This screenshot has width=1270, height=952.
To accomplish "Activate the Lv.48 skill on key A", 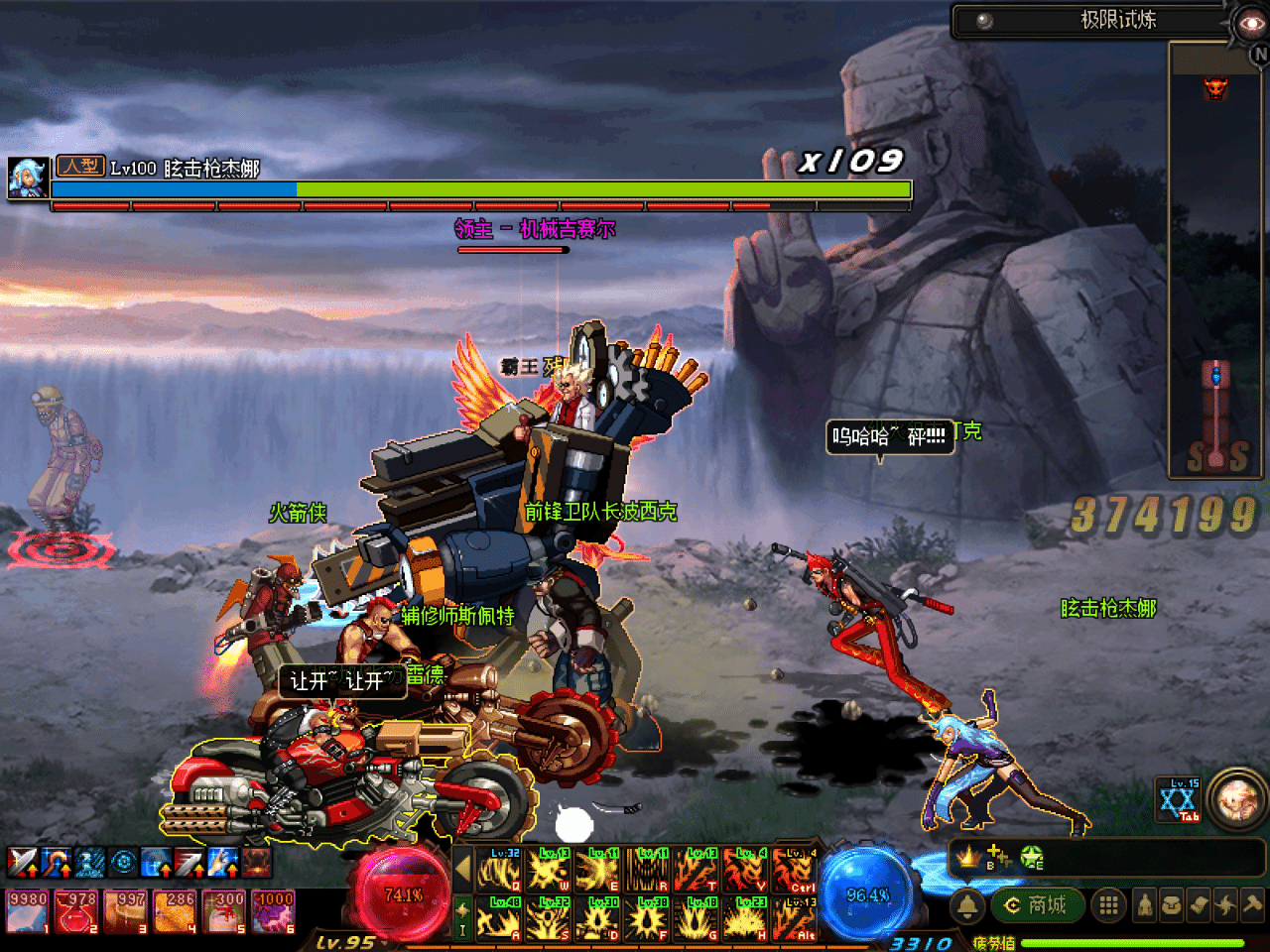I will (x=499, y=918).
